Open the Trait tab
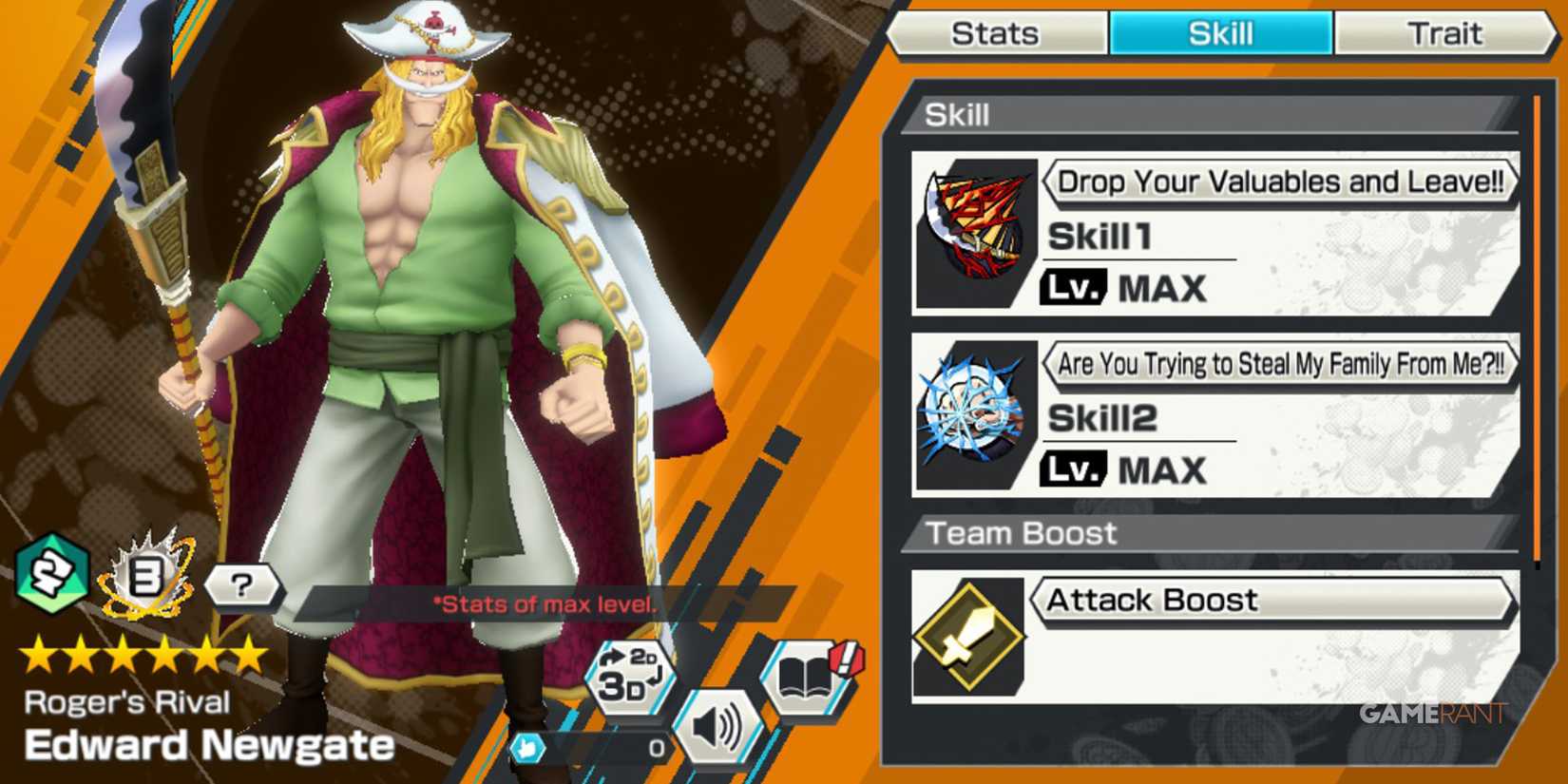This screenshot has width=1568, height=784. point(1445,33)
